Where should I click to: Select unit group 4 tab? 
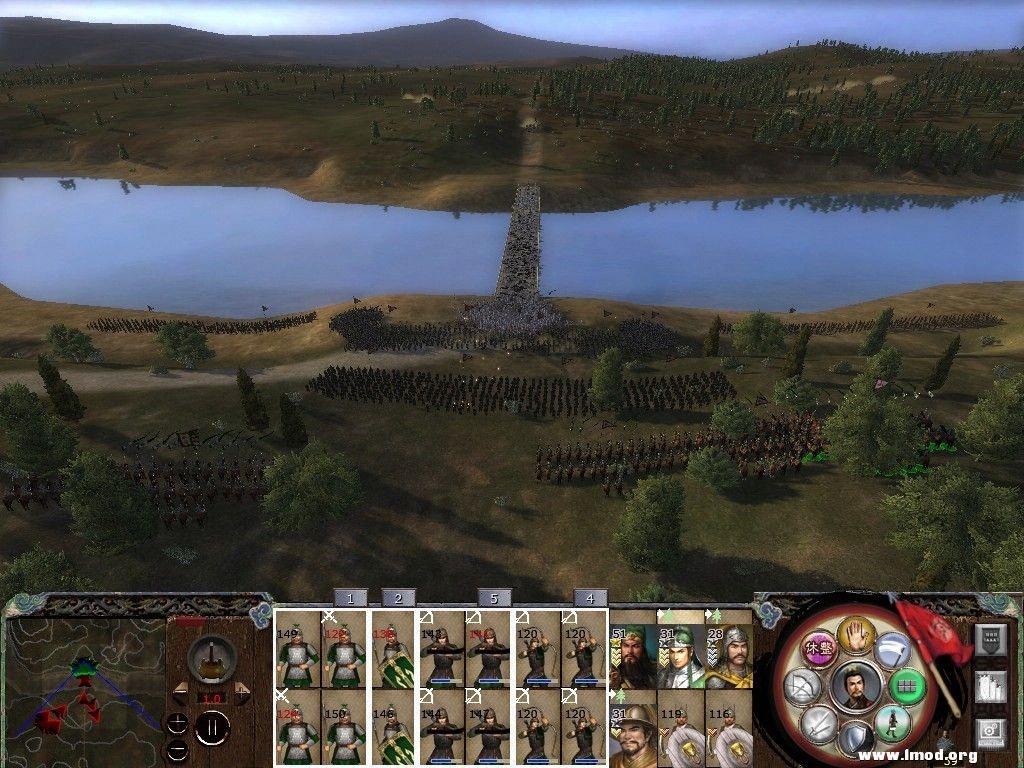(590, 598)
